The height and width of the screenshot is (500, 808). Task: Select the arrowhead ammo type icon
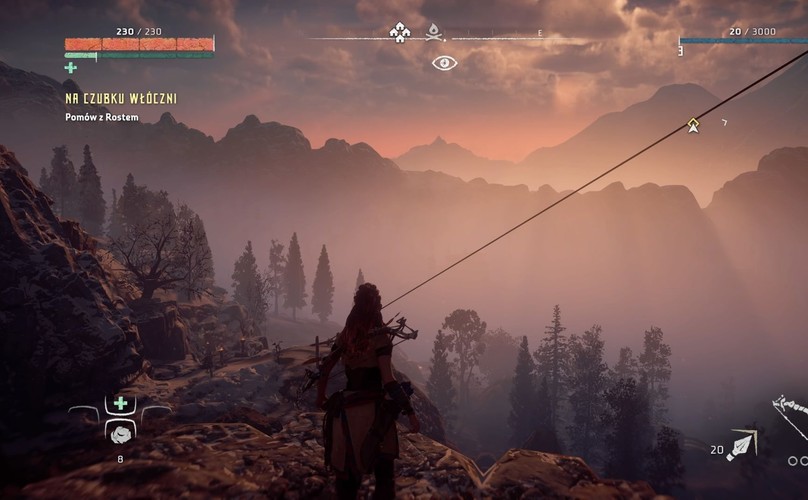(x=740, y=446)
